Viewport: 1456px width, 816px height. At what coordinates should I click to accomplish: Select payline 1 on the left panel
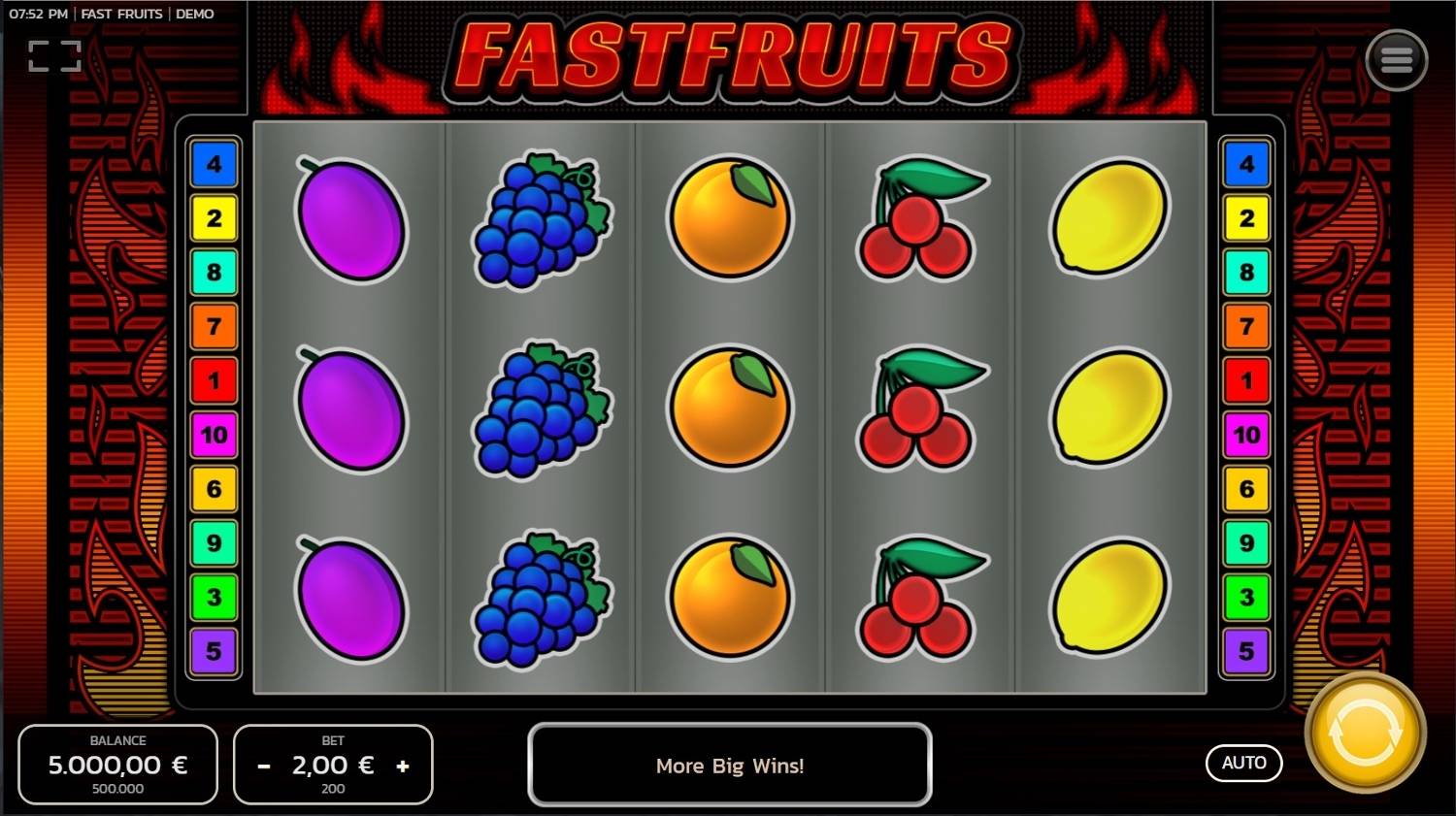pos(215,381)
